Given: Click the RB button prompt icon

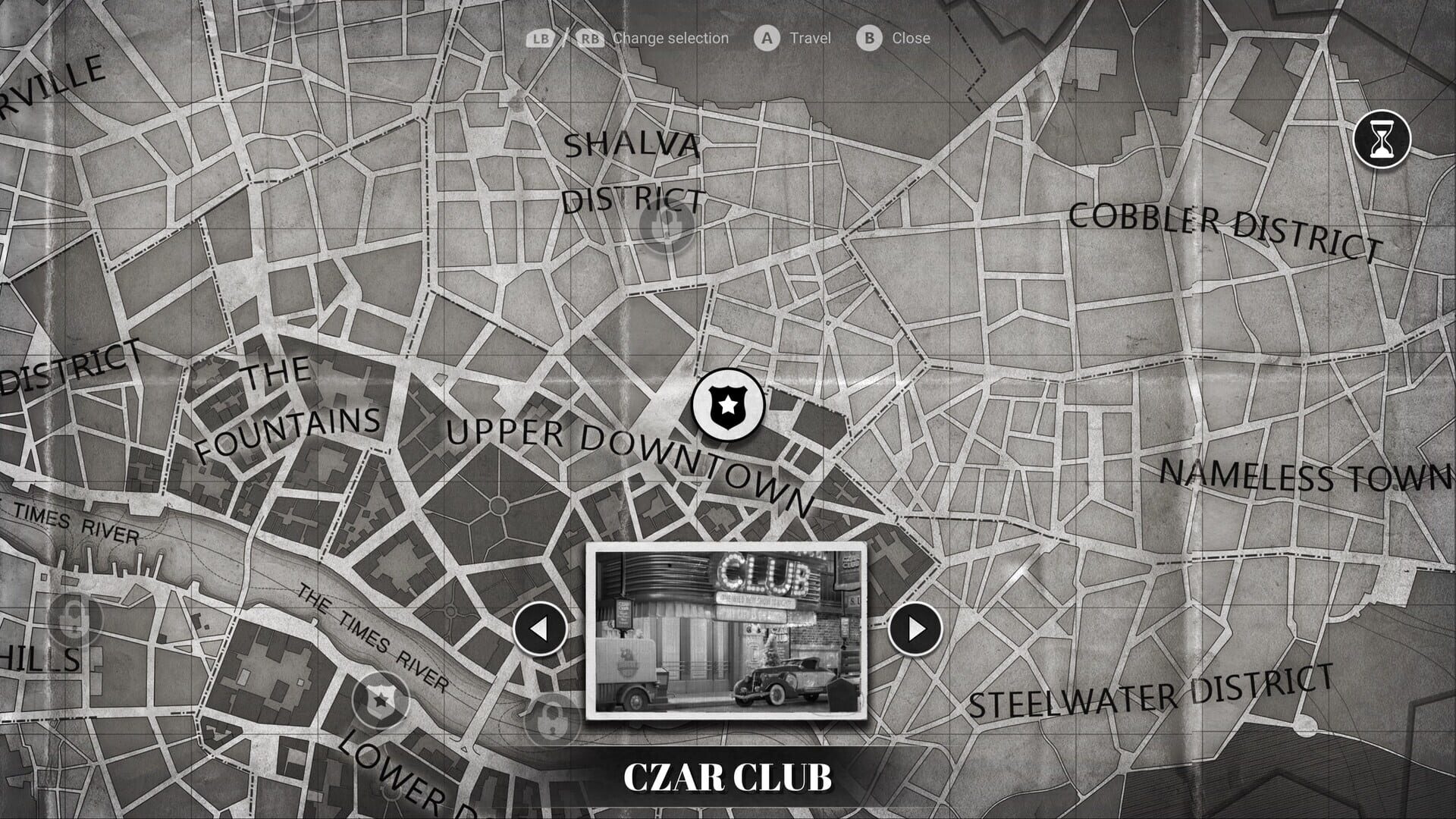Looking at the screenshot, I should pos(592,38).
